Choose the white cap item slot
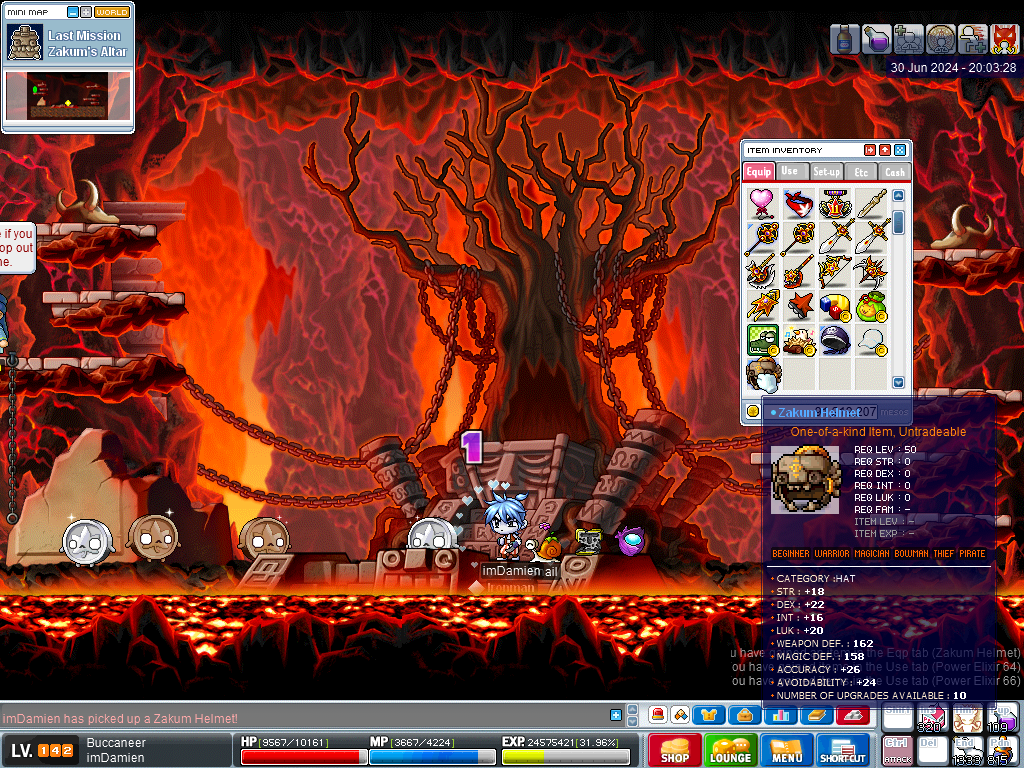This screenshot has width=1024, height=768. [871, 340]
